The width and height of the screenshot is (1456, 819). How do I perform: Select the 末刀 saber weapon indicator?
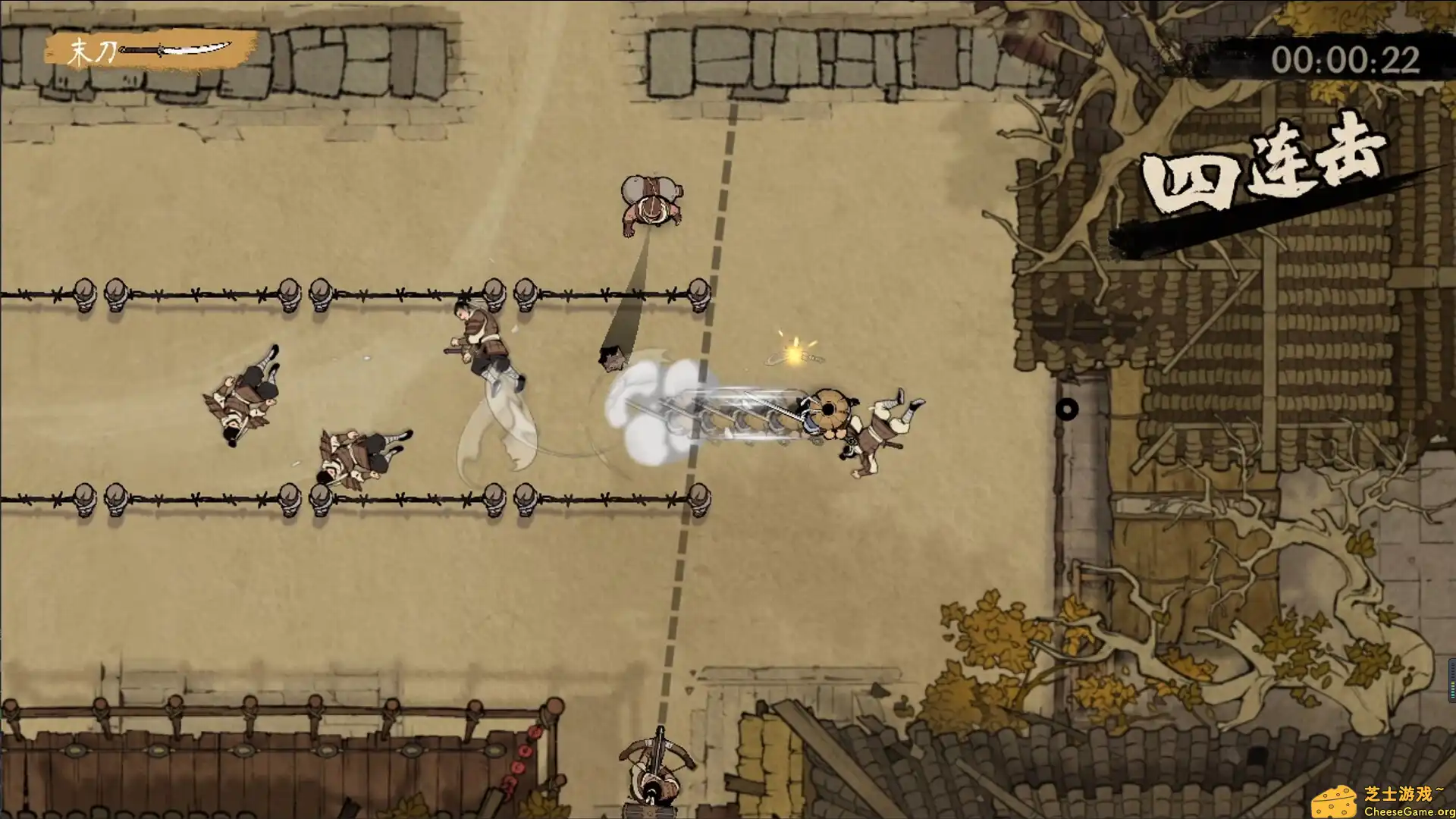pos(150,51)
